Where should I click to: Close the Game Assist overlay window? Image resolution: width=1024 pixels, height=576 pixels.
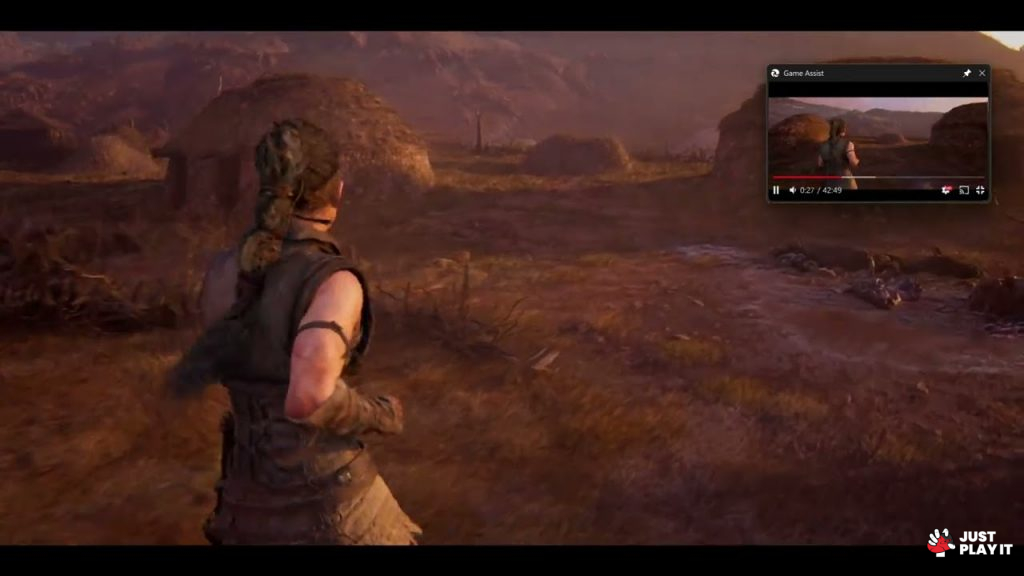(x=982, y=73)
